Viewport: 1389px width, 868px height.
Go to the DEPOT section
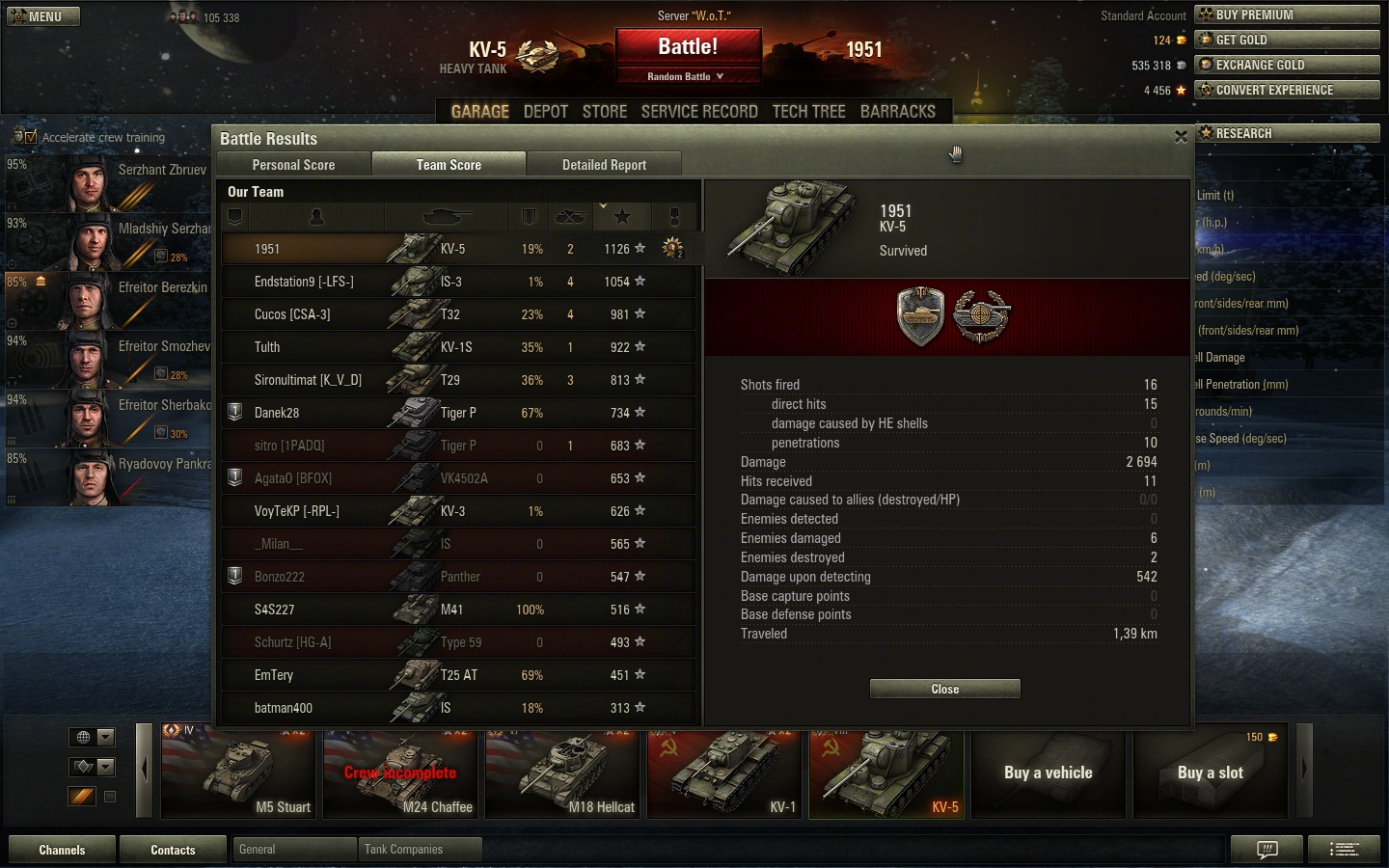point(545,112)
